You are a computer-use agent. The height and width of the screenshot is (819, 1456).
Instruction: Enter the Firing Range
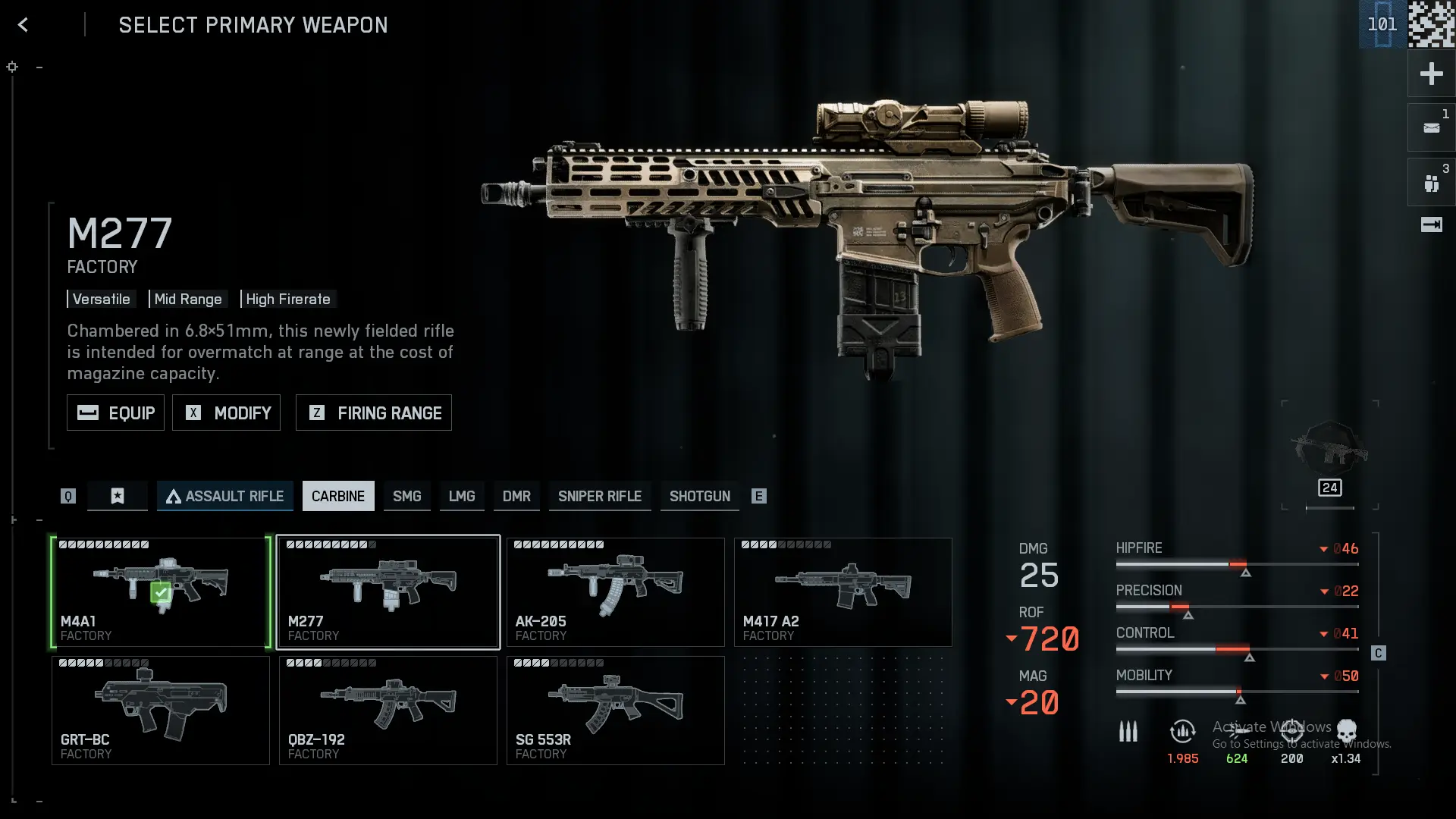[x=374, y=413]
